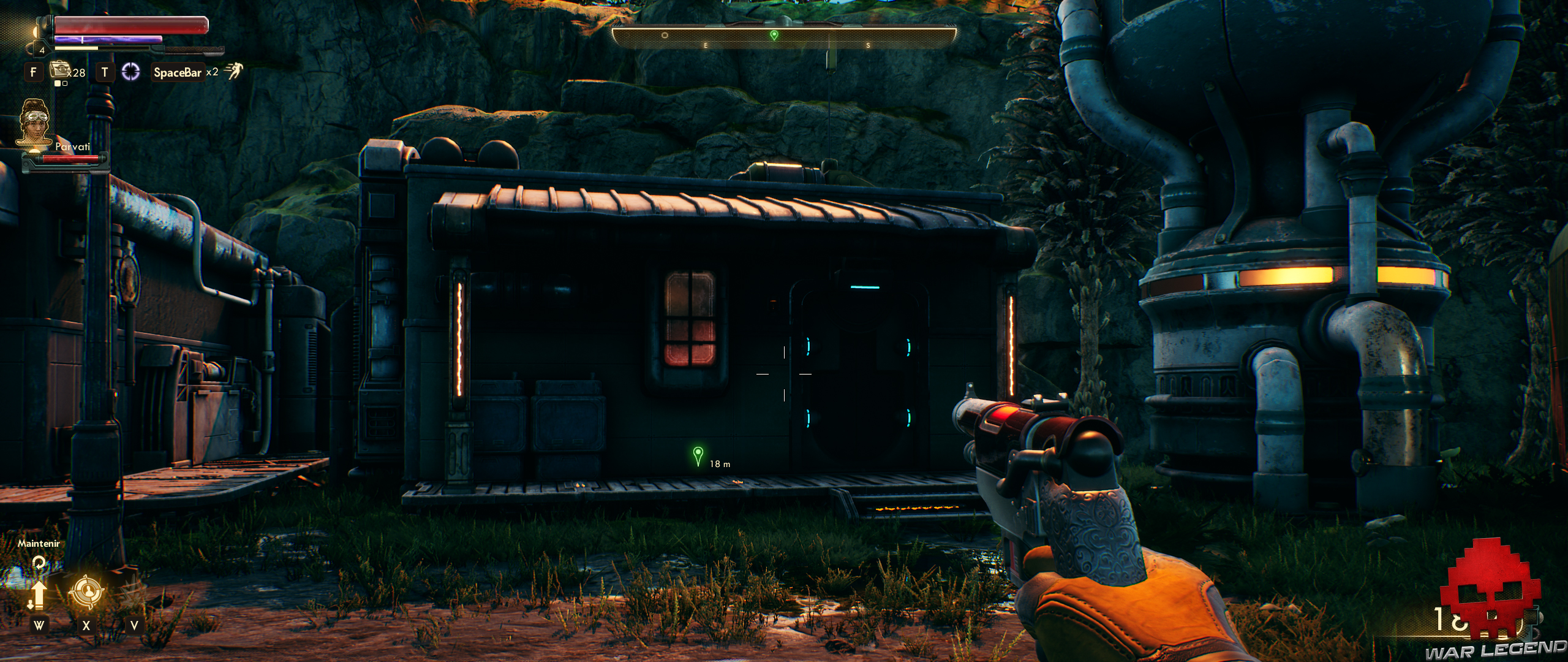The width and height of the screenshot is (1568, 662).
Task: Toggle the filled ammo pip under the medkit counter
Action: (x=58, y=84)
